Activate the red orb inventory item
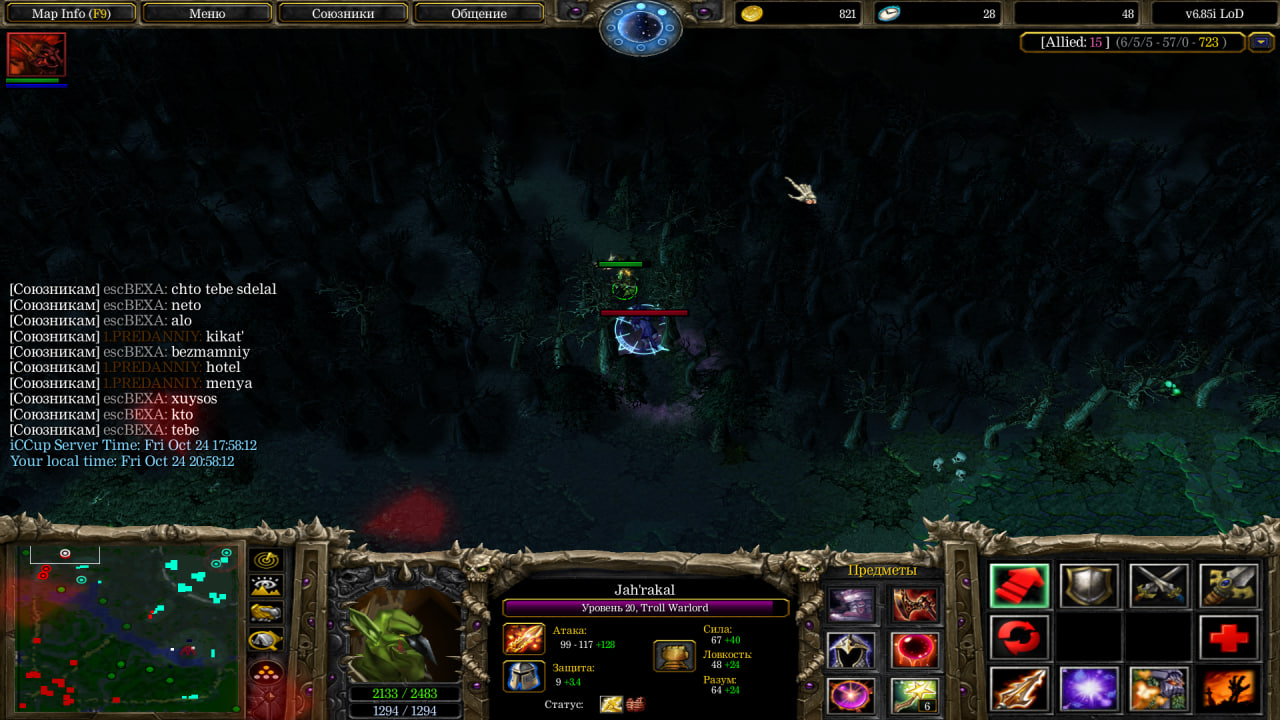Screen dimensions: 1280x720 [914, 650]
